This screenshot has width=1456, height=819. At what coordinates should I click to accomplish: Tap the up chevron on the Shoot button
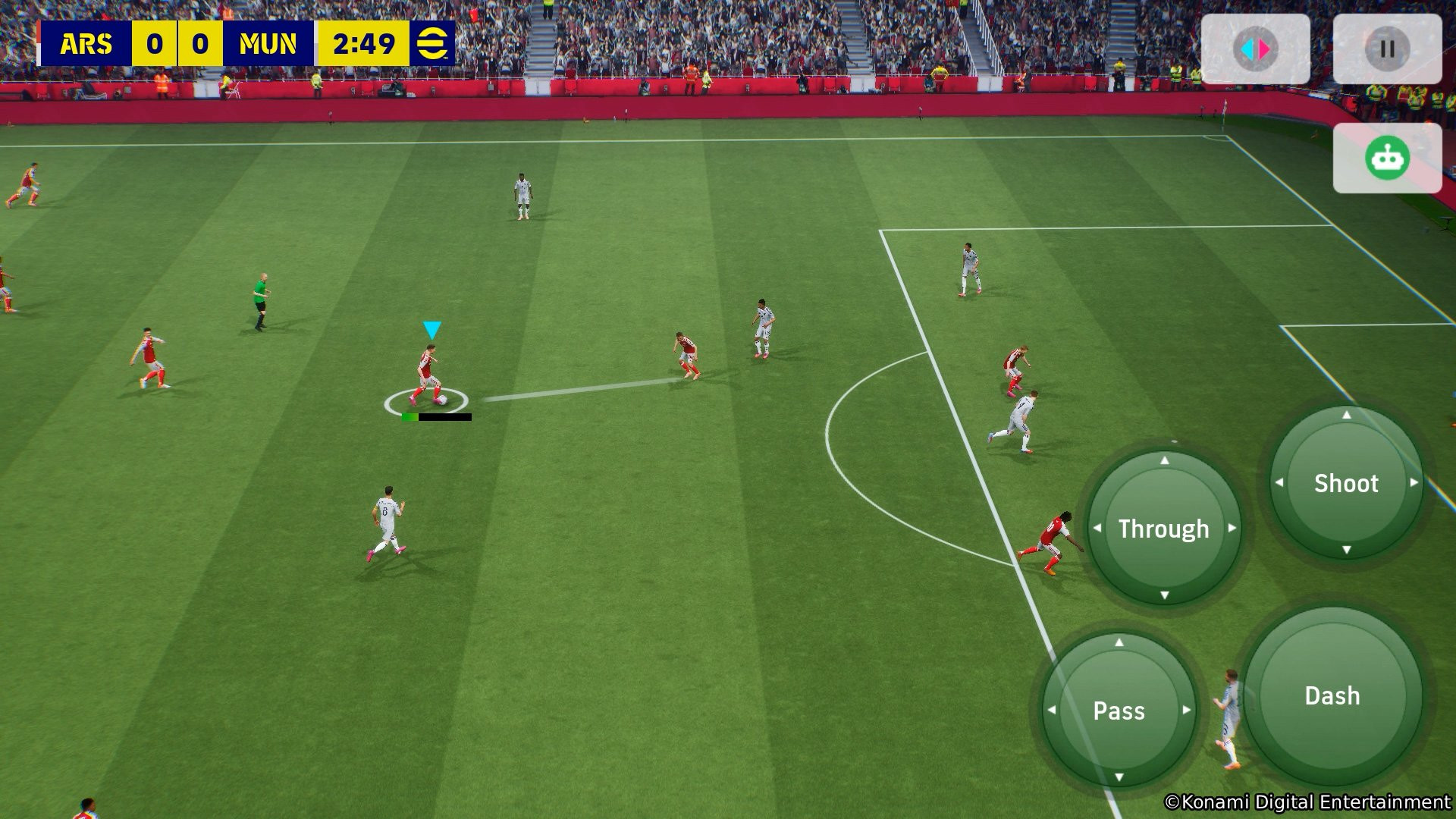click(1345, 416)
